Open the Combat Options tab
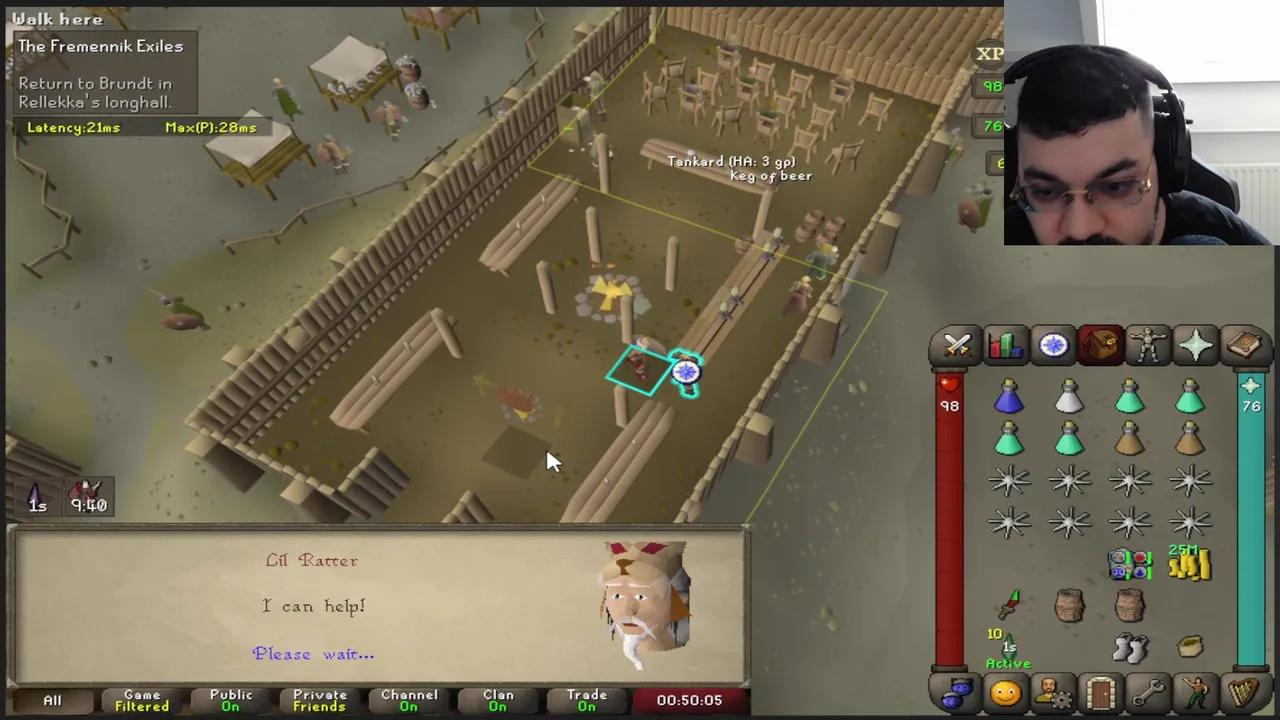The height and width of the screenshot is (720, 1280). [x=957, y=345]
